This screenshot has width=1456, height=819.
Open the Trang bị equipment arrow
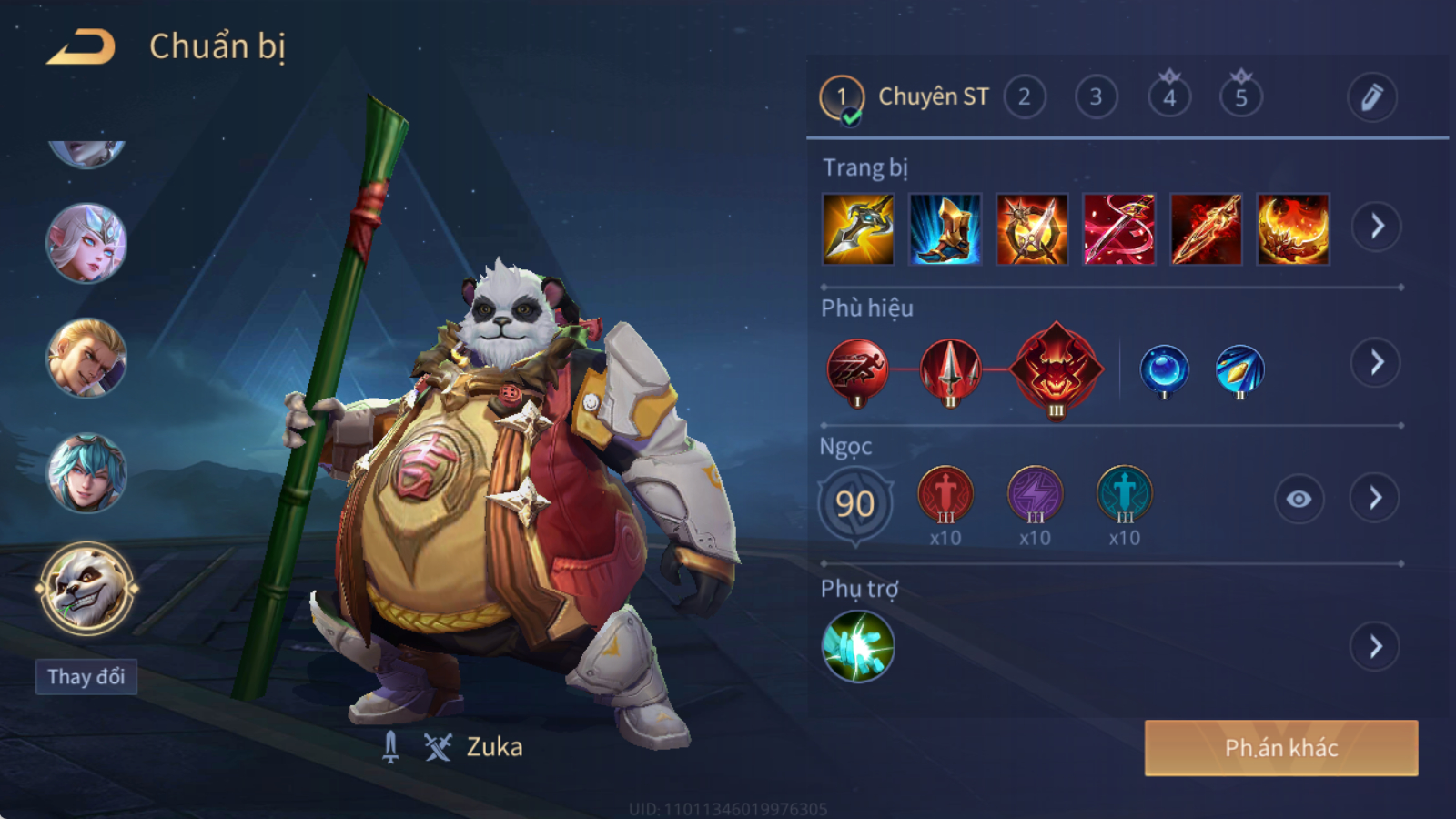[1376, 227]
